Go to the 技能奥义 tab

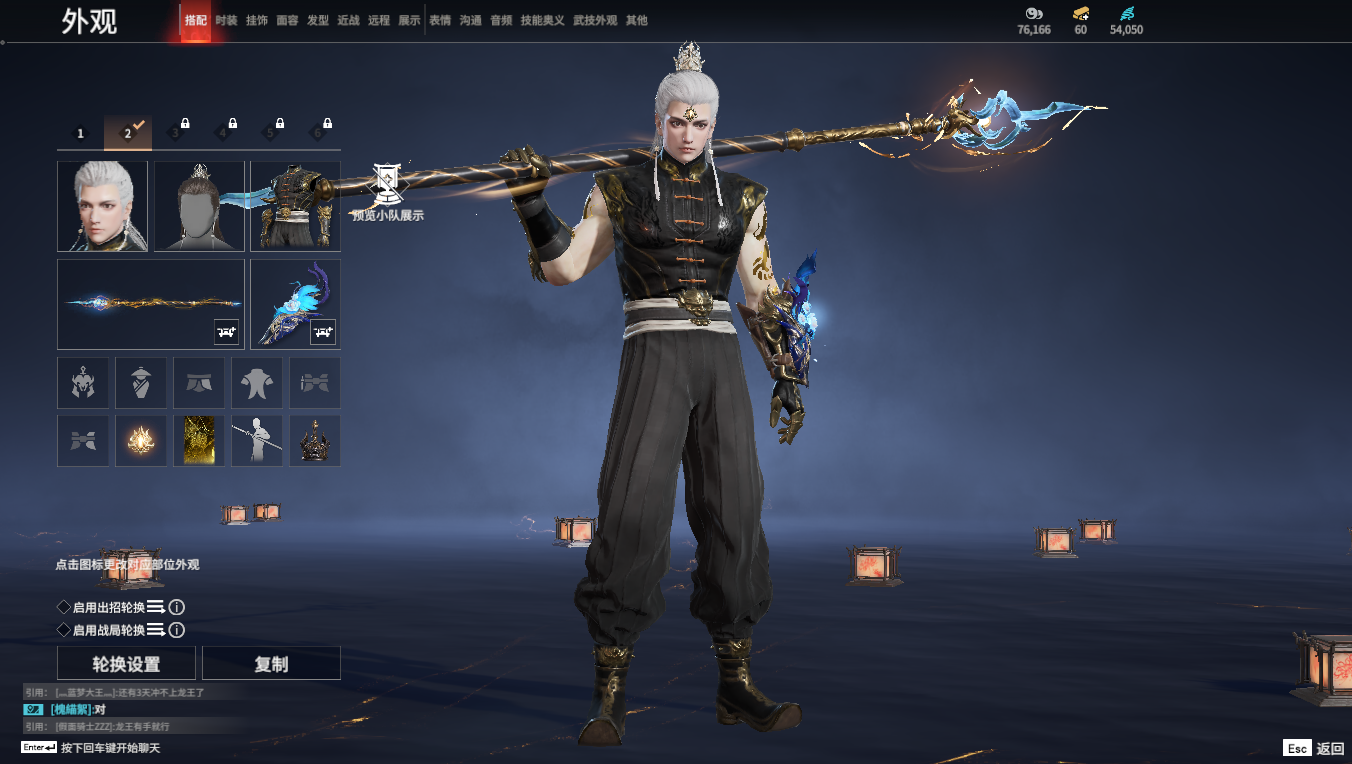coord(542,20)
